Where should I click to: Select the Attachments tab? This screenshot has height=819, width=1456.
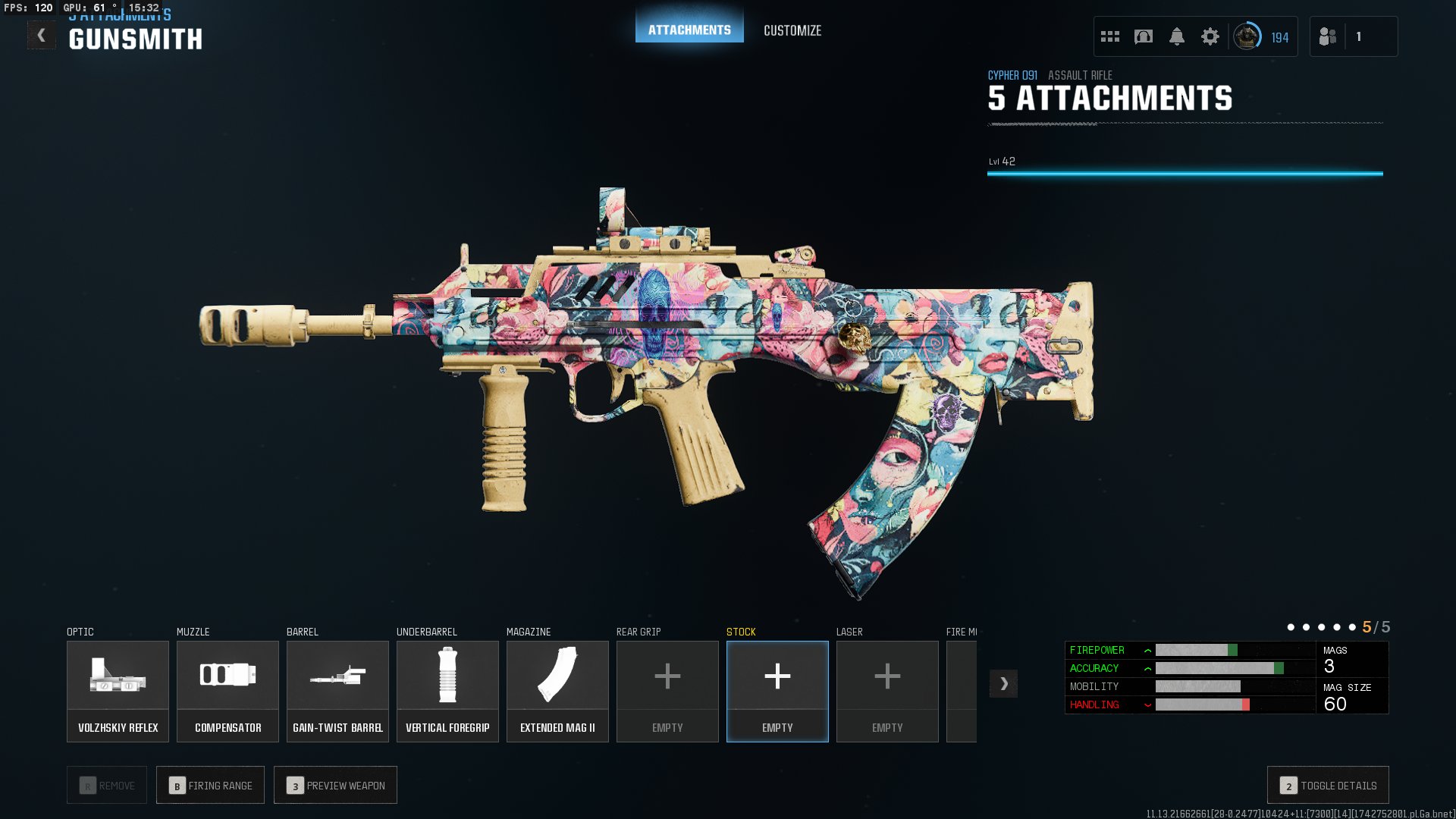pos(689,29)
